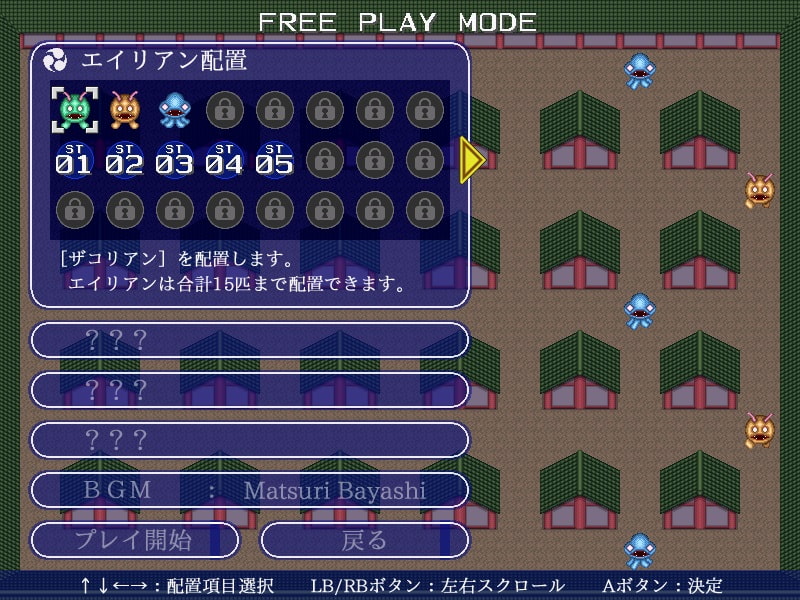
Task: Open the BGM Matsuri Bayashi setting
Action: (250, 490)
